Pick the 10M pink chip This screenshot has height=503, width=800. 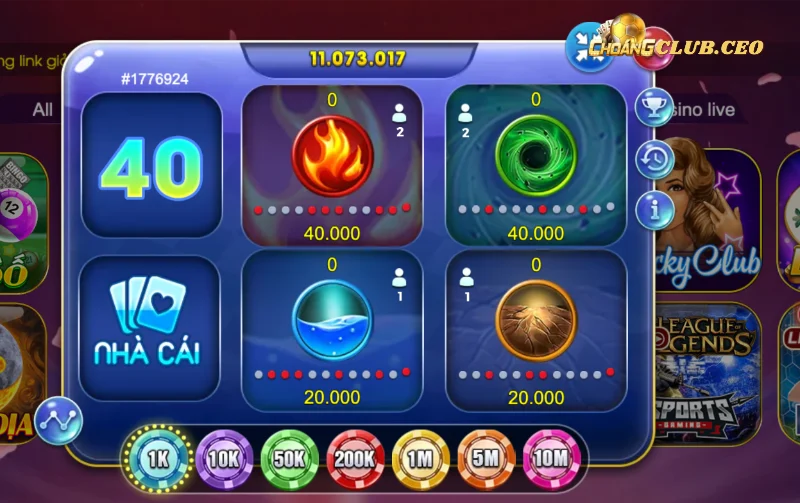tap(551, 458)
